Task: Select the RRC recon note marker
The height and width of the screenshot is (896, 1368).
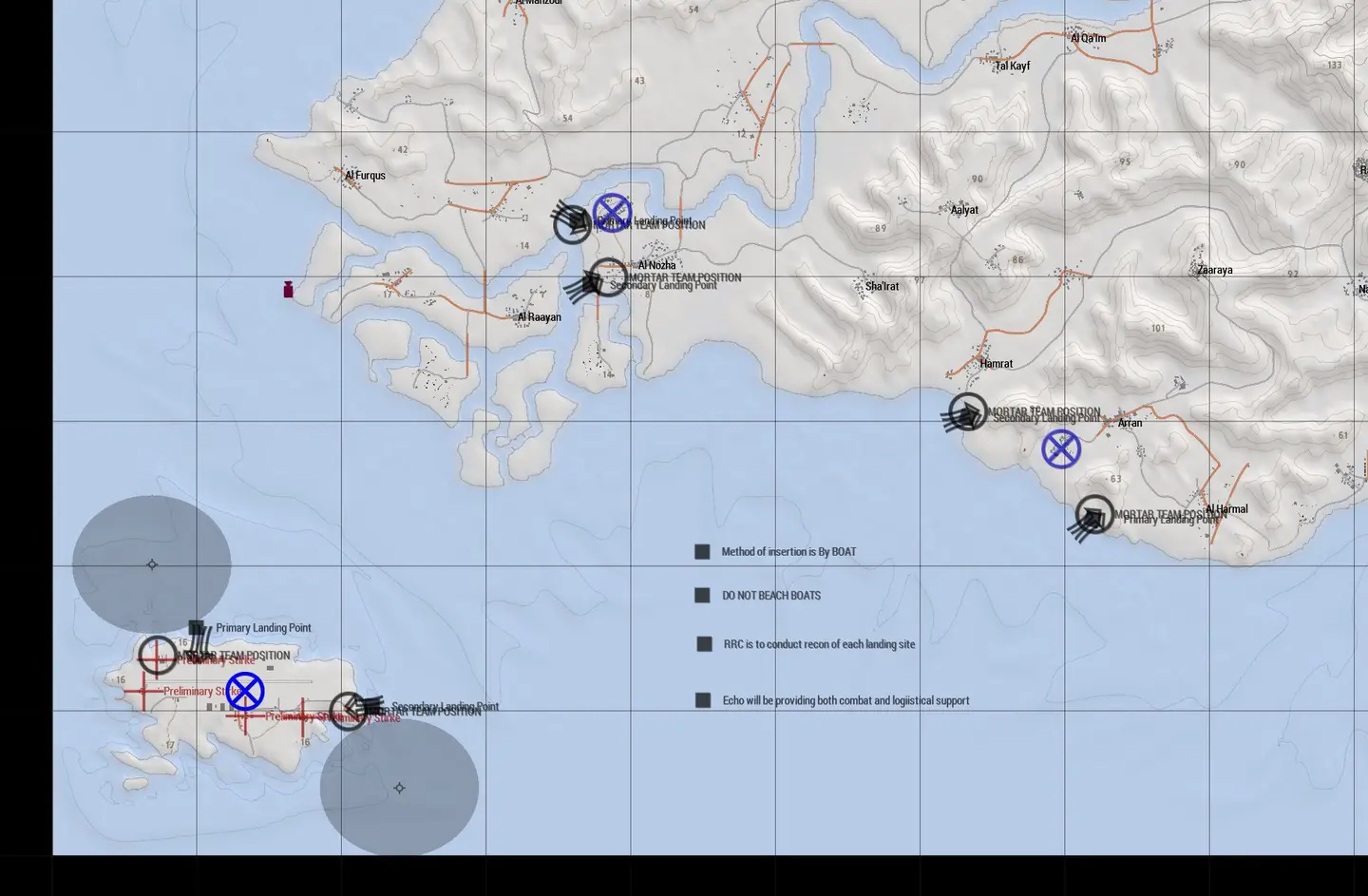Action: coord(704,644)
